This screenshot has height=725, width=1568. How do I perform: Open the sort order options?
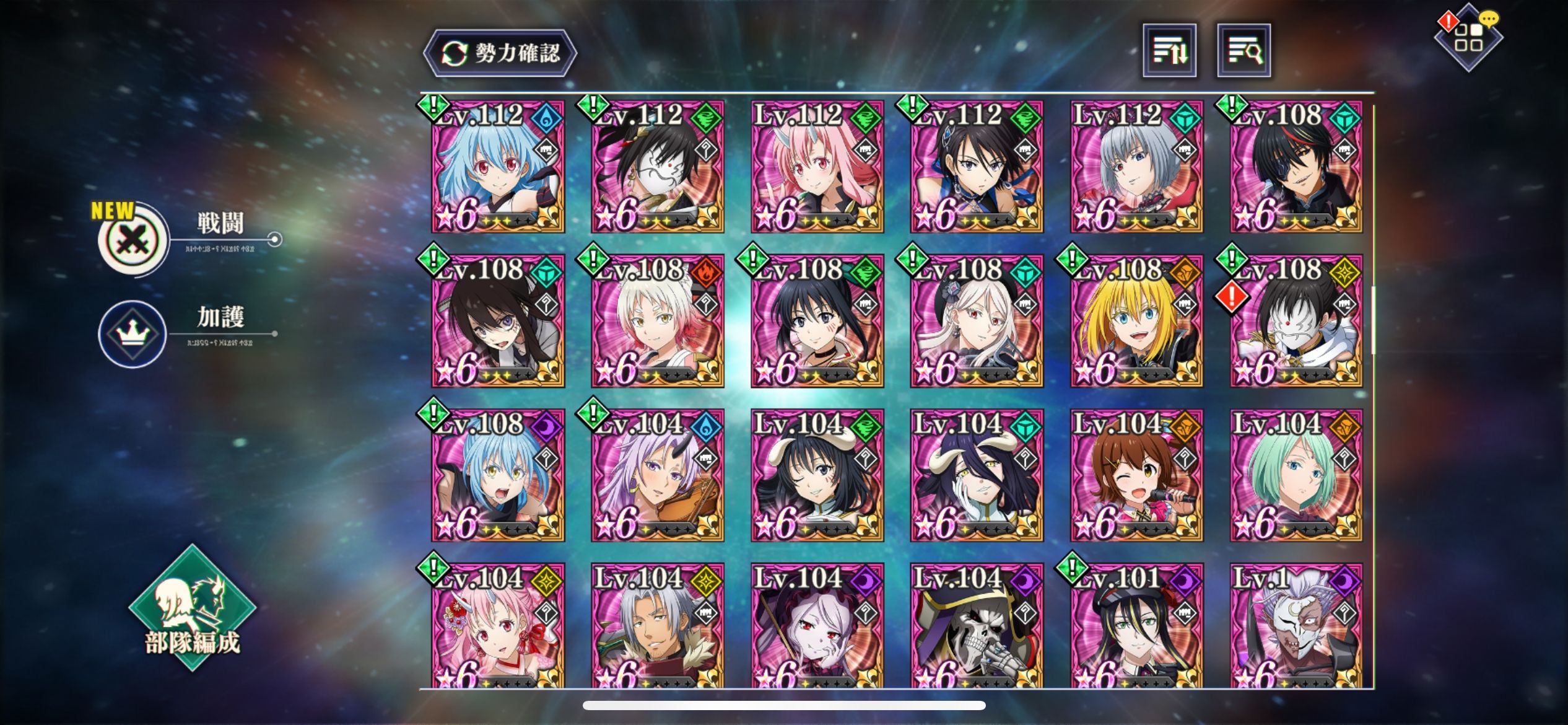[1169, 51]
